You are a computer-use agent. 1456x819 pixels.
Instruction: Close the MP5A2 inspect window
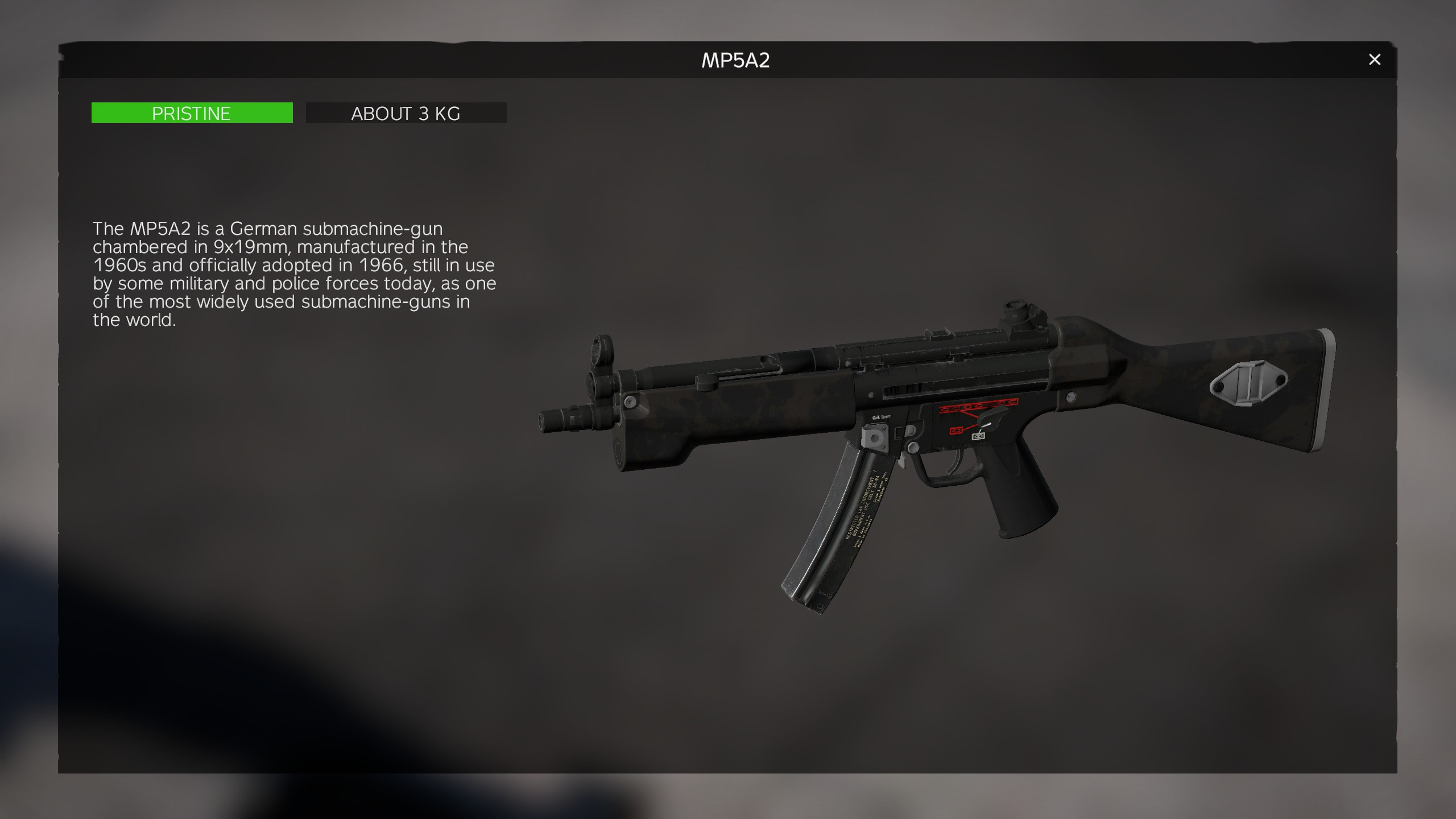click(1374, 60)
